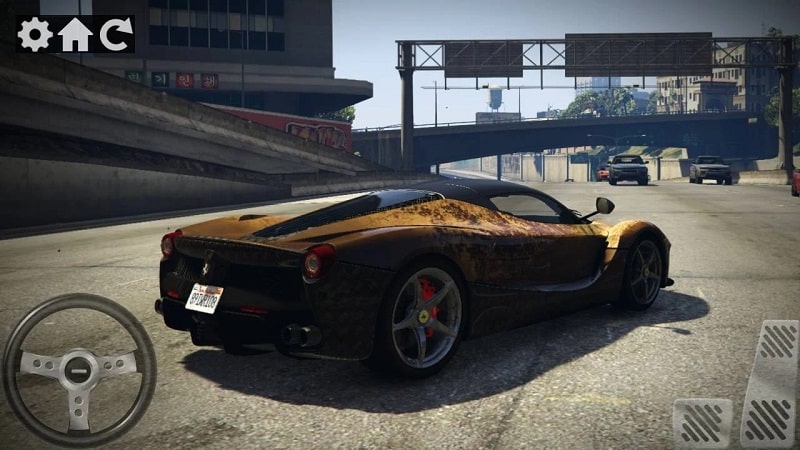The image size is (800, 450).
Task: Go to the home screen
Action: tap(75, 34)
